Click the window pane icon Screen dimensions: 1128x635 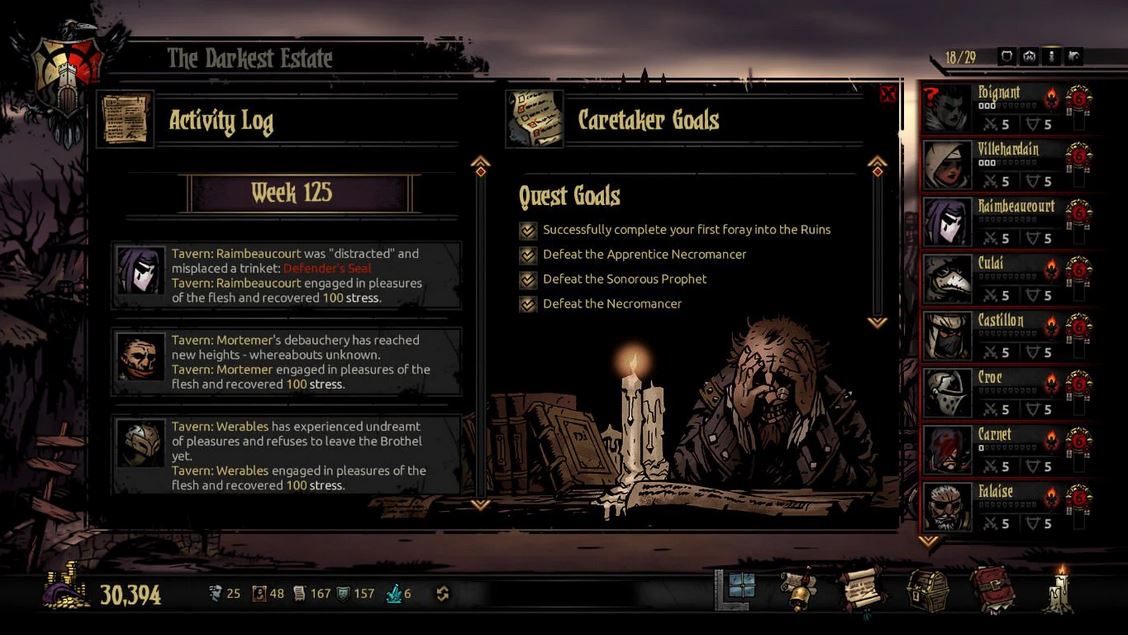739,588
